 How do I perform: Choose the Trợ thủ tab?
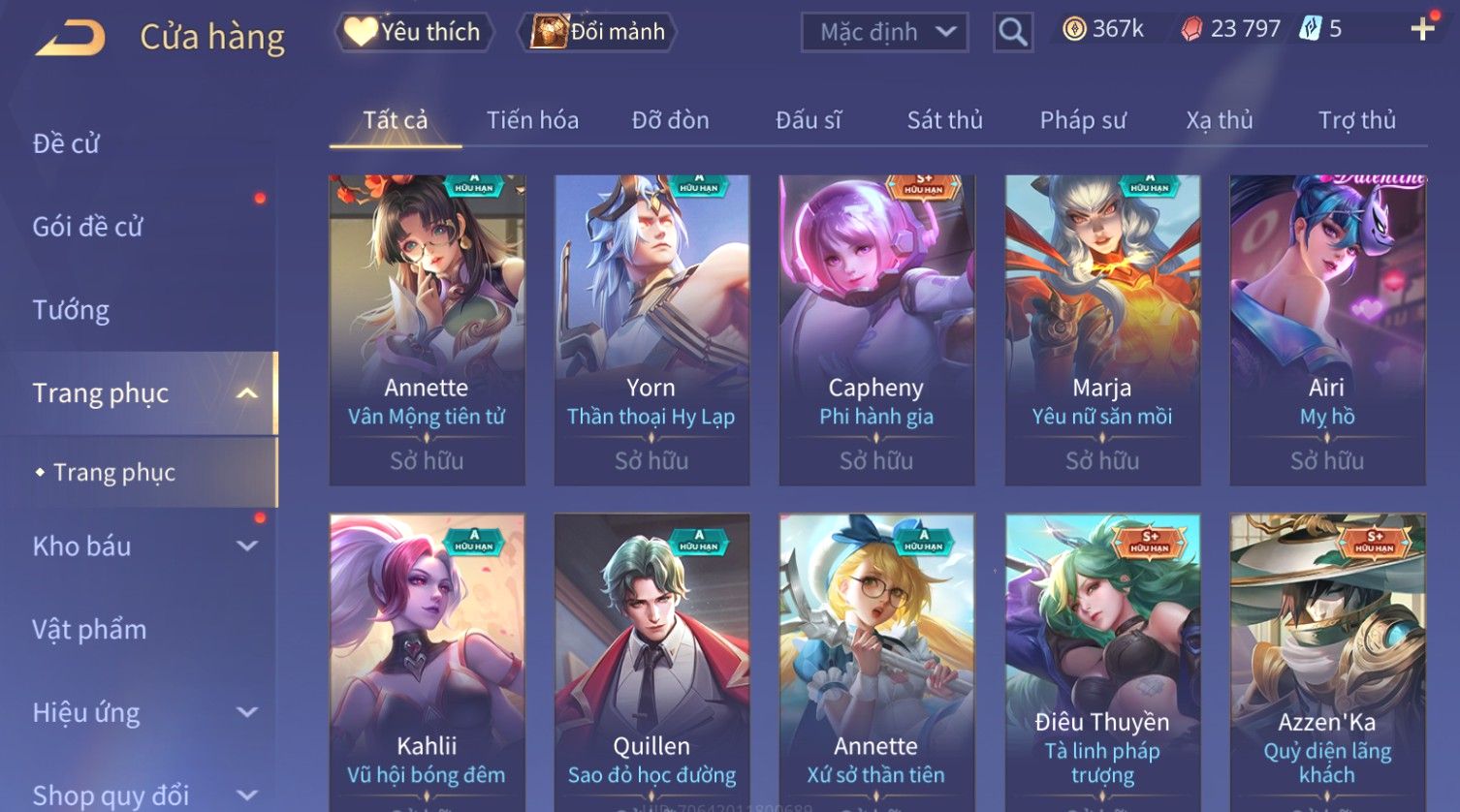point(1356,120)
